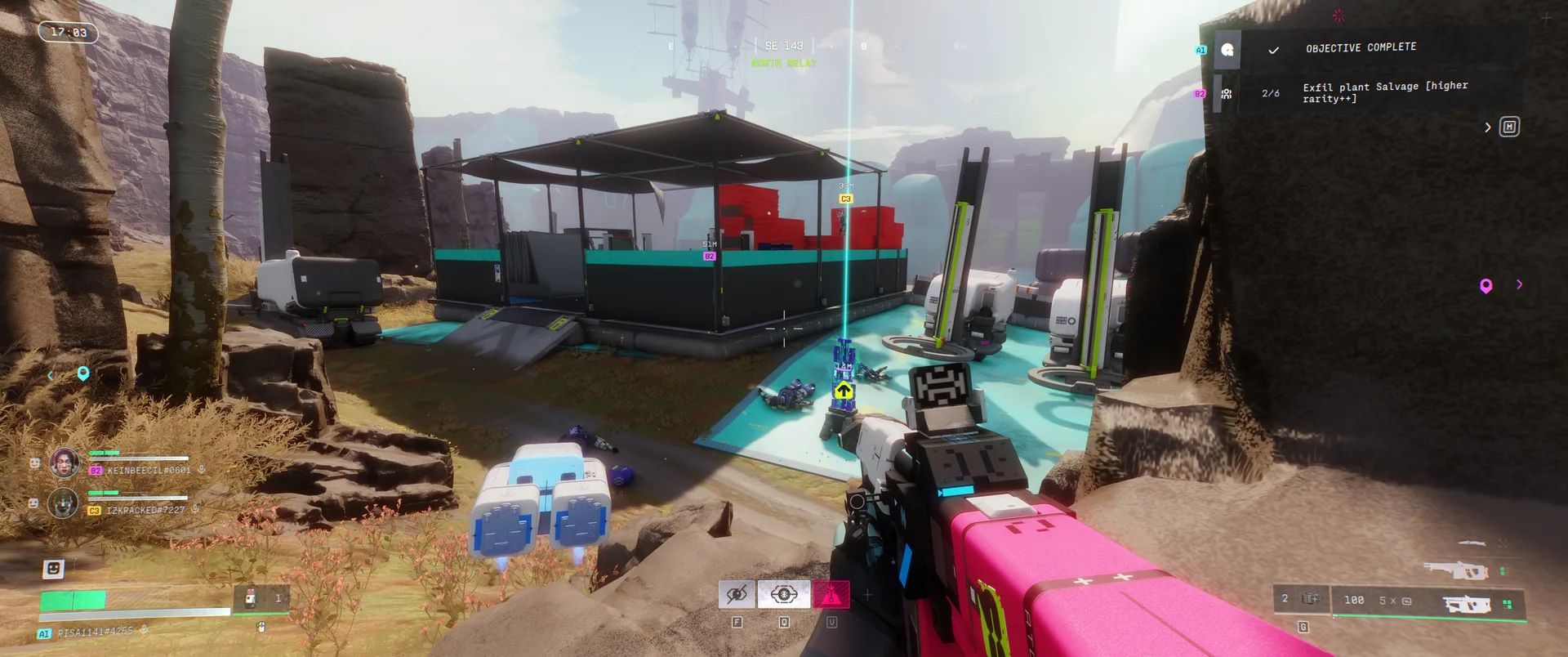Click the blue waypoint marker at left edge
The image size is (1568, 657).
[82, 373]
